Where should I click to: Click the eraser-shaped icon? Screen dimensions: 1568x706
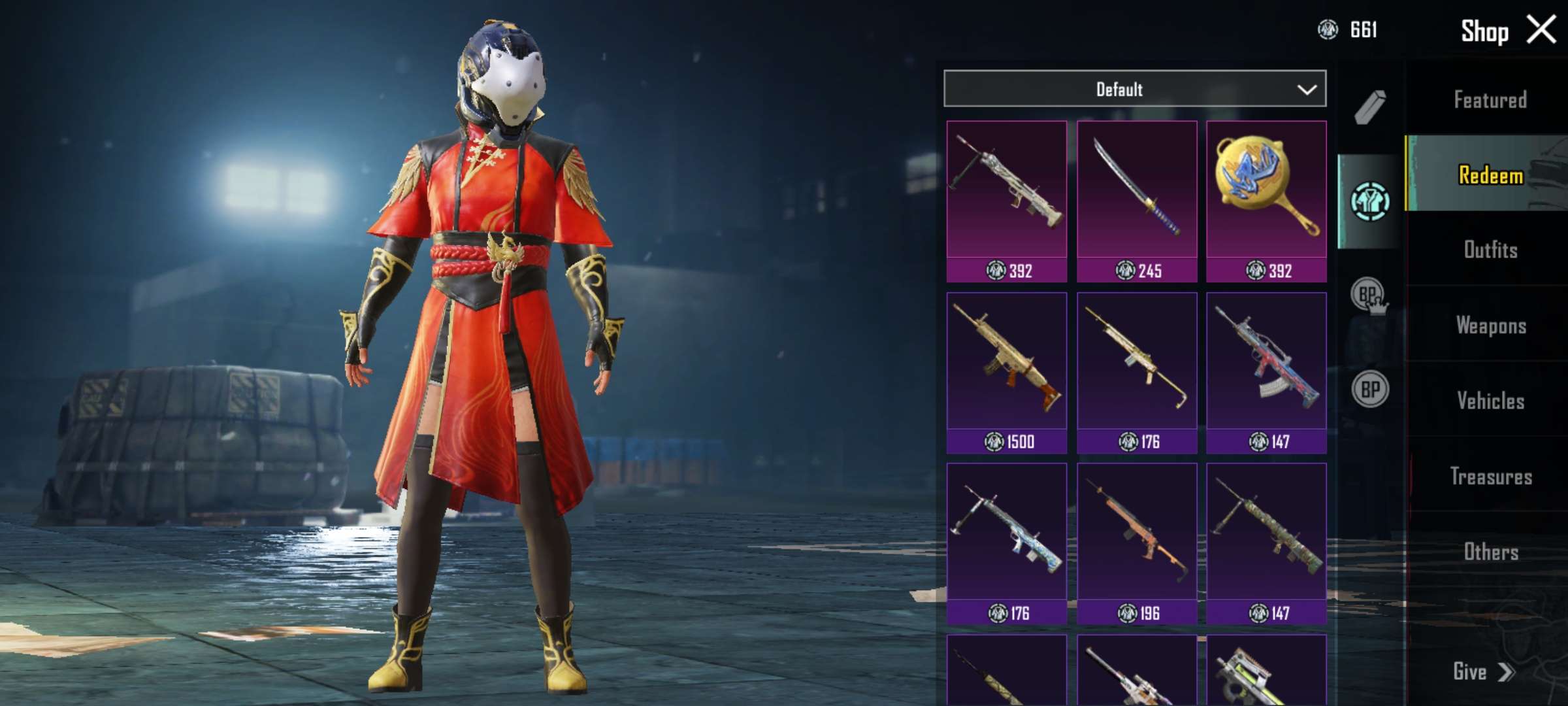click(x=1369, y=107)
